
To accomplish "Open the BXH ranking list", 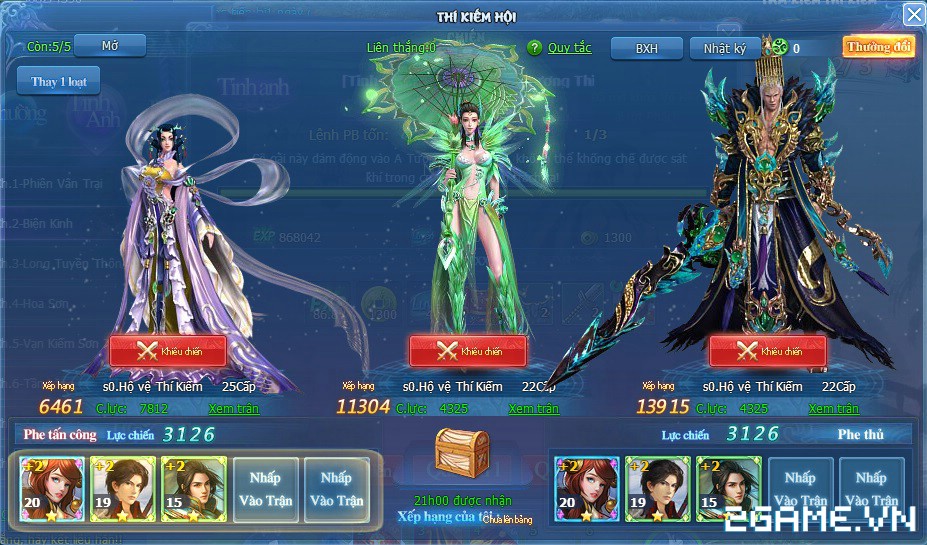I will point(647,48).
